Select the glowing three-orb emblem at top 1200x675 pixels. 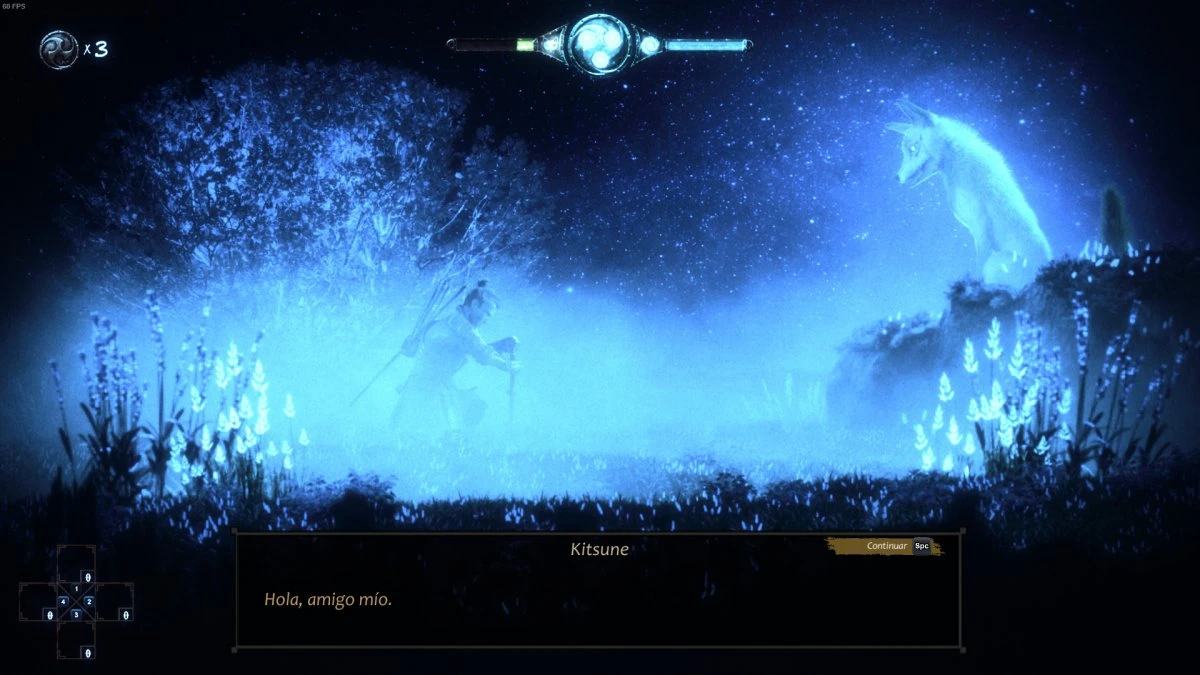(599, 45)
